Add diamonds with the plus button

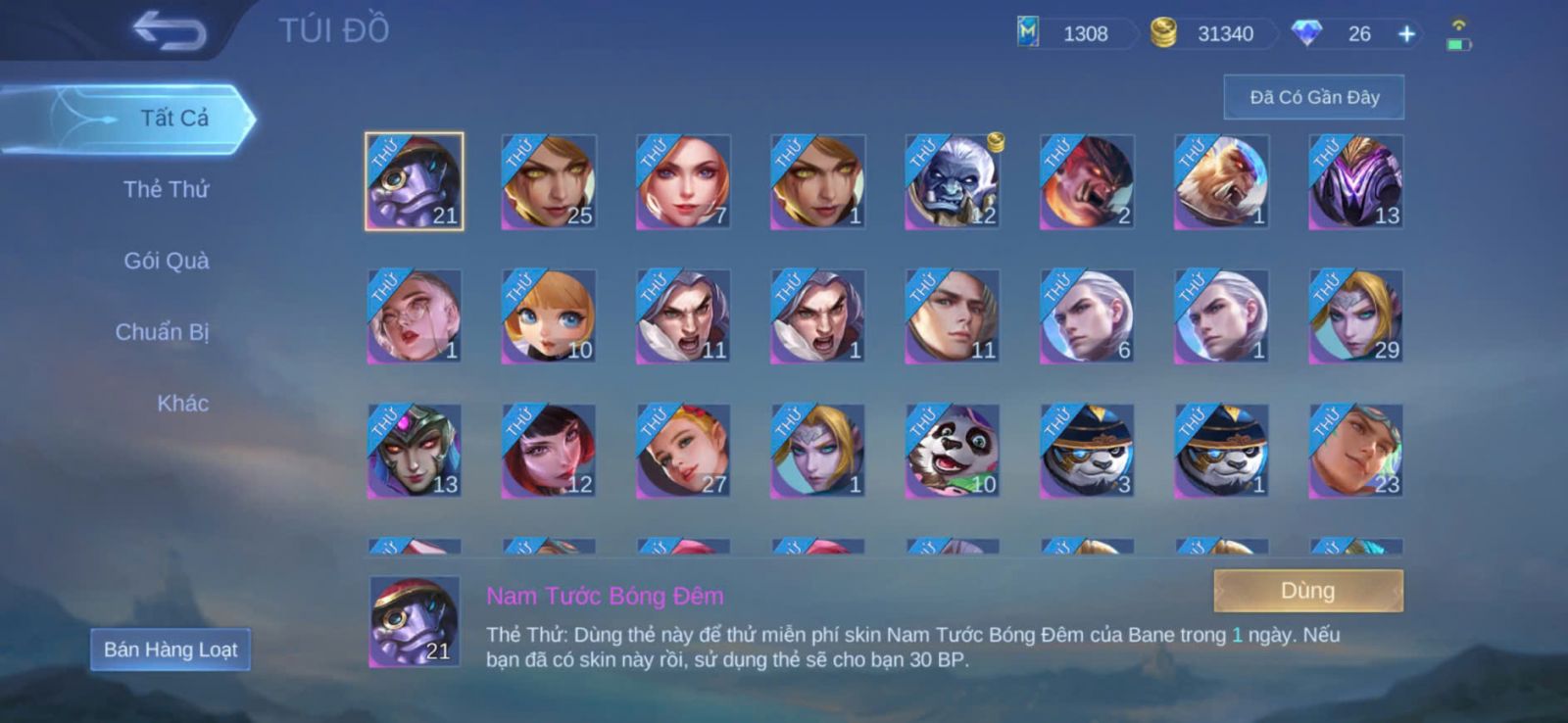[1406, 34]
